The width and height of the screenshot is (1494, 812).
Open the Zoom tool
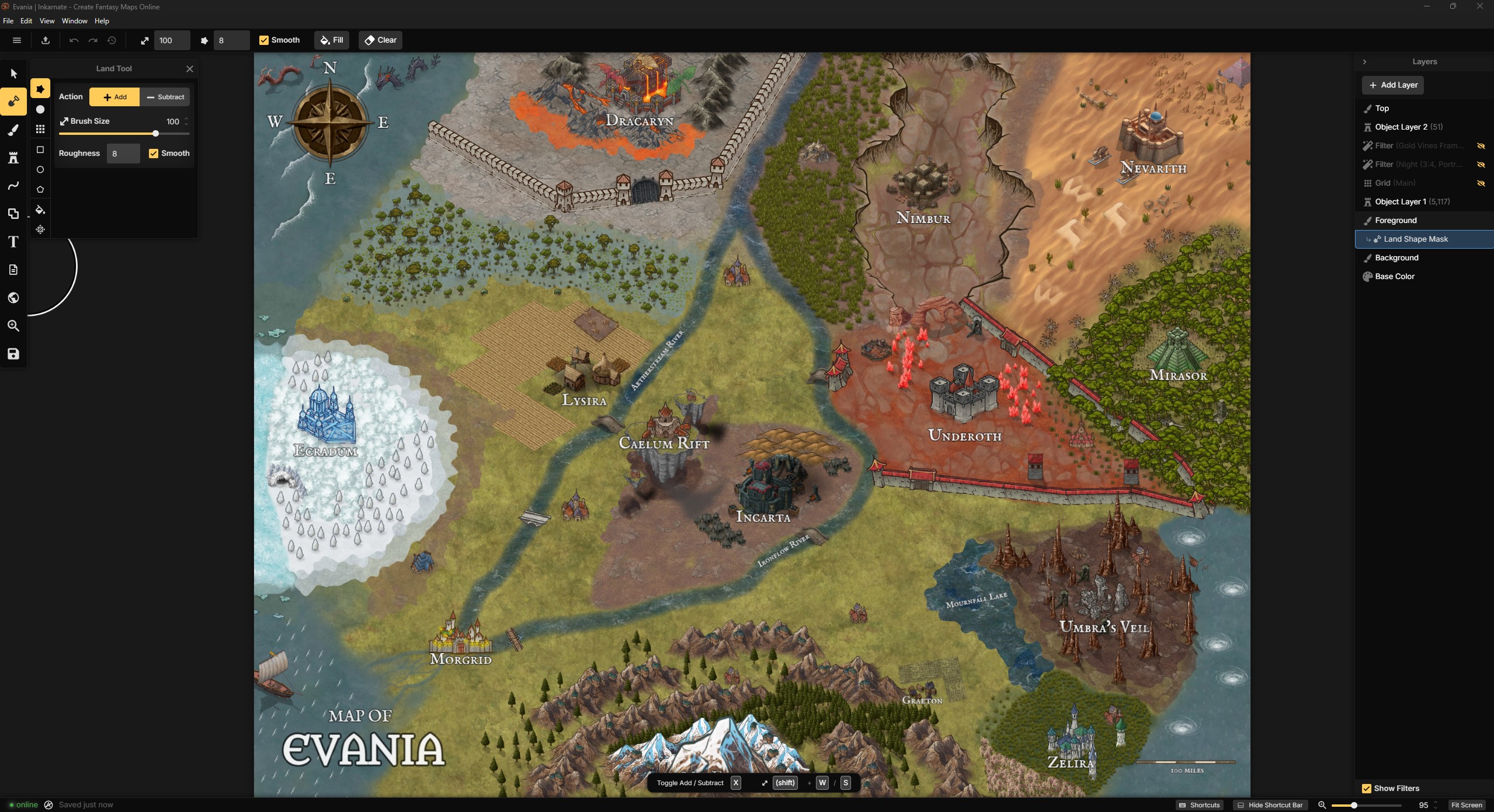pyautogui.click(x=13, y=326)
